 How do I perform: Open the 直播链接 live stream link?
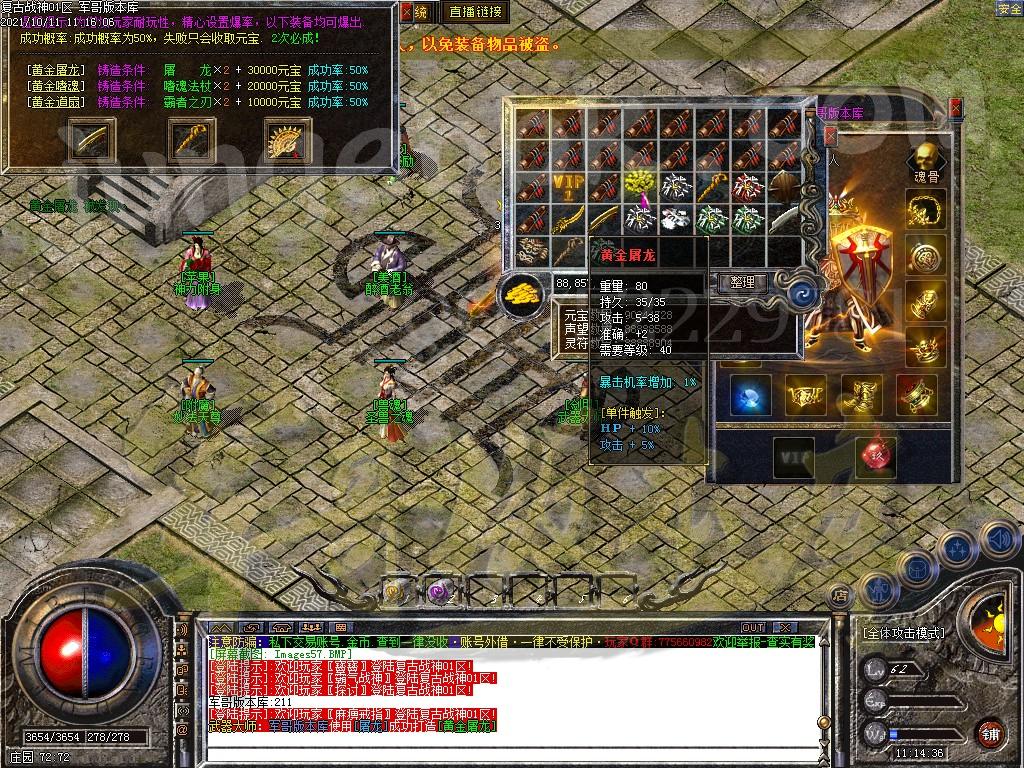pos(475,12)
